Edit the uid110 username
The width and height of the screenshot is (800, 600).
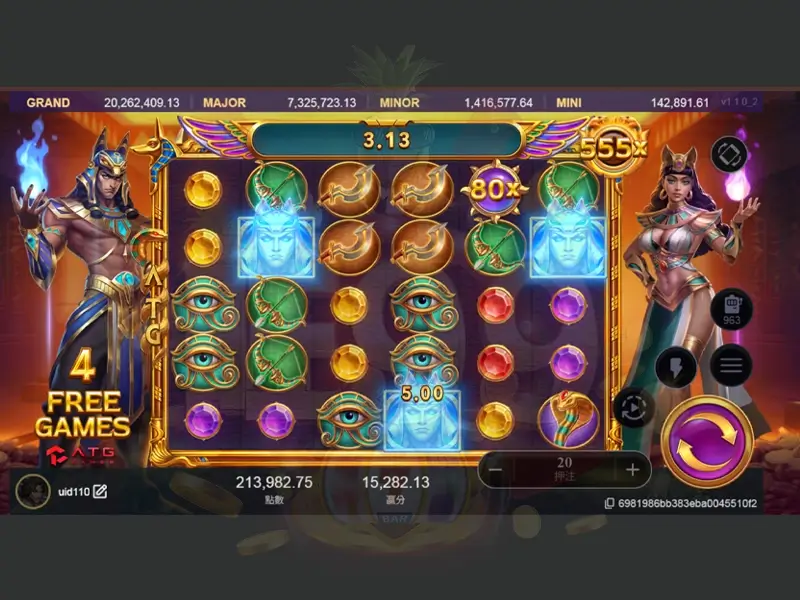100,491
